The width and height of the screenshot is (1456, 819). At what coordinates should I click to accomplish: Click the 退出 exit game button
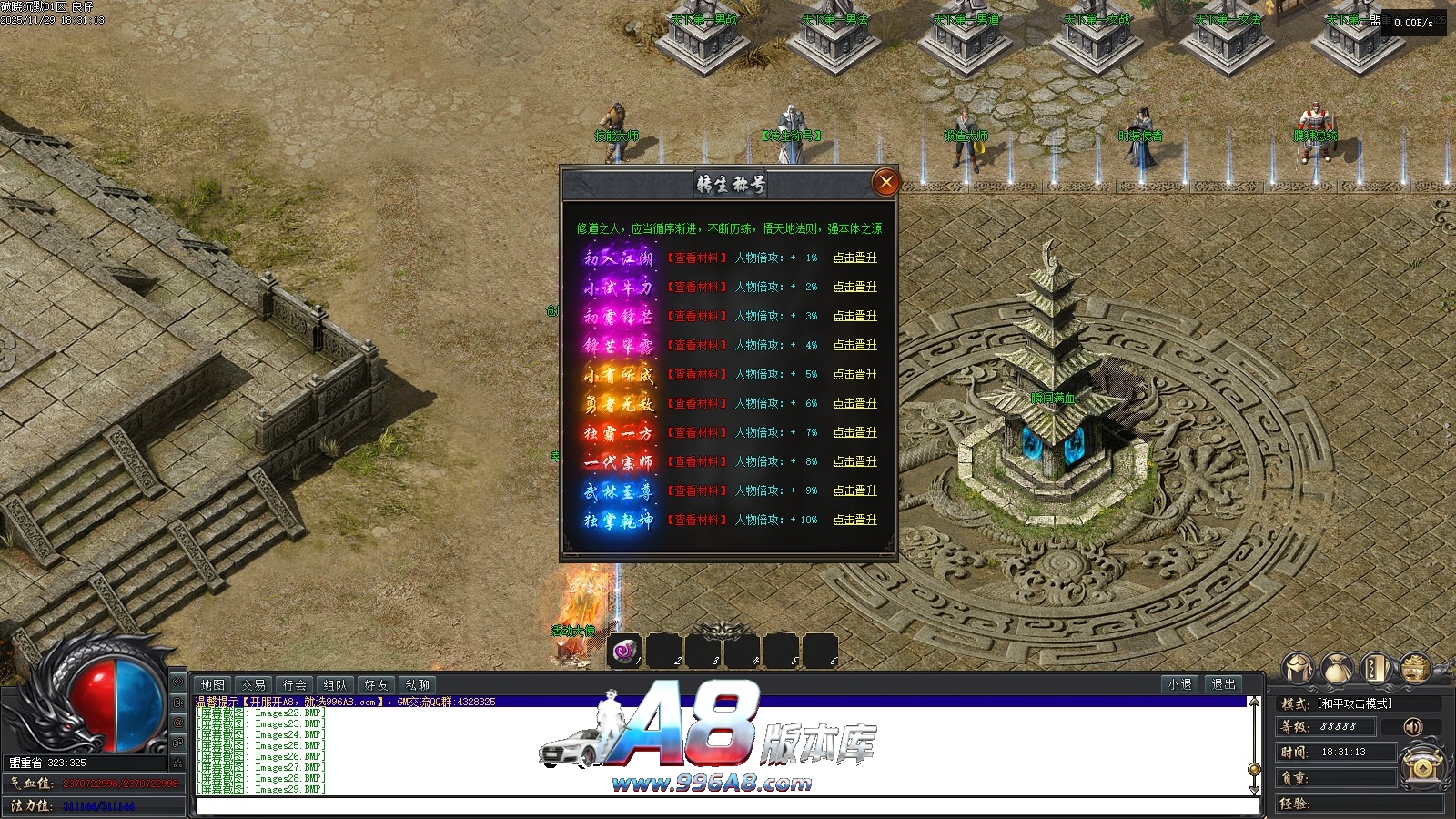coord(1224,684)
